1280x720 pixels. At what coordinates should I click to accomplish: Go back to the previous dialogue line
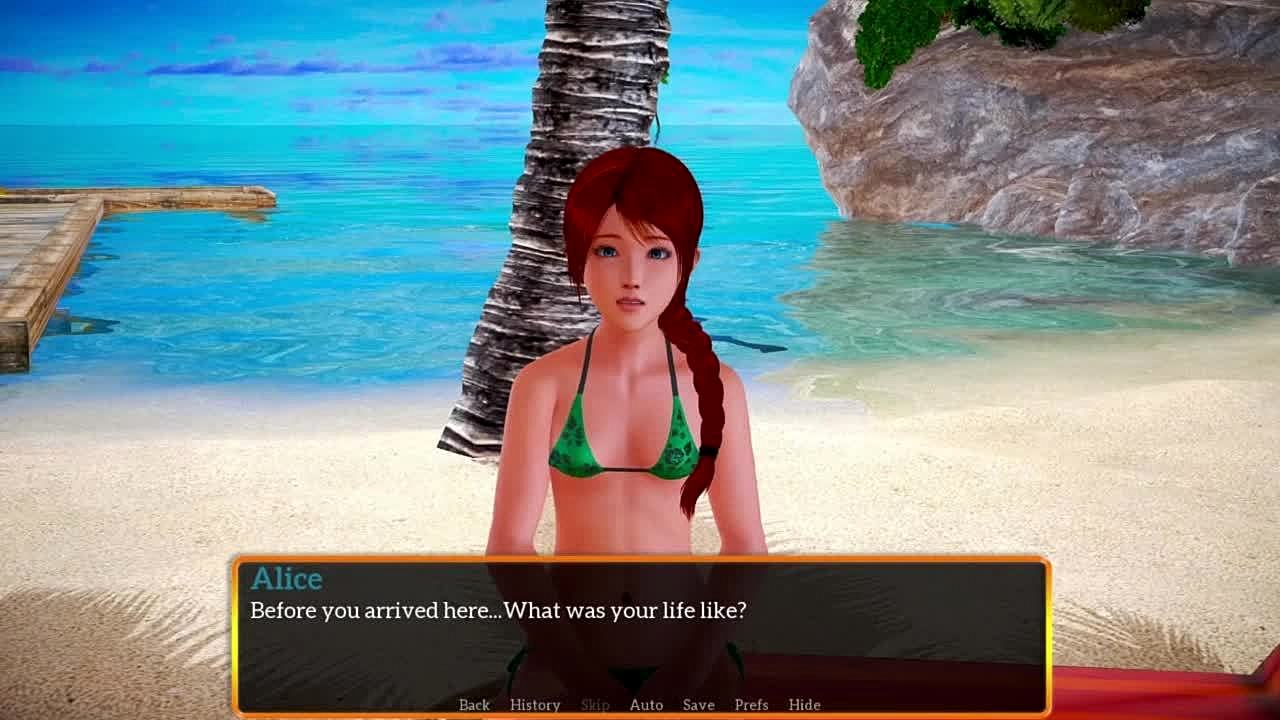point(474,705)
